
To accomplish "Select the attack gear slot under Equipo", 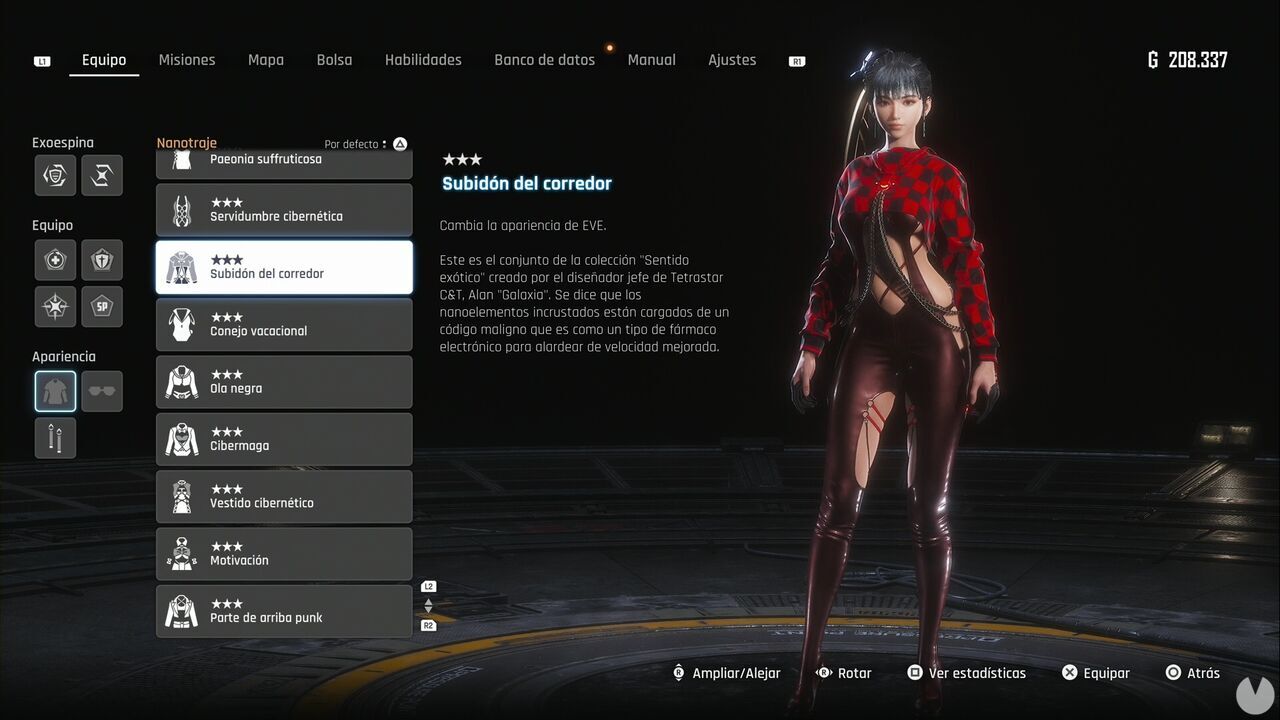I will [55, 306].
